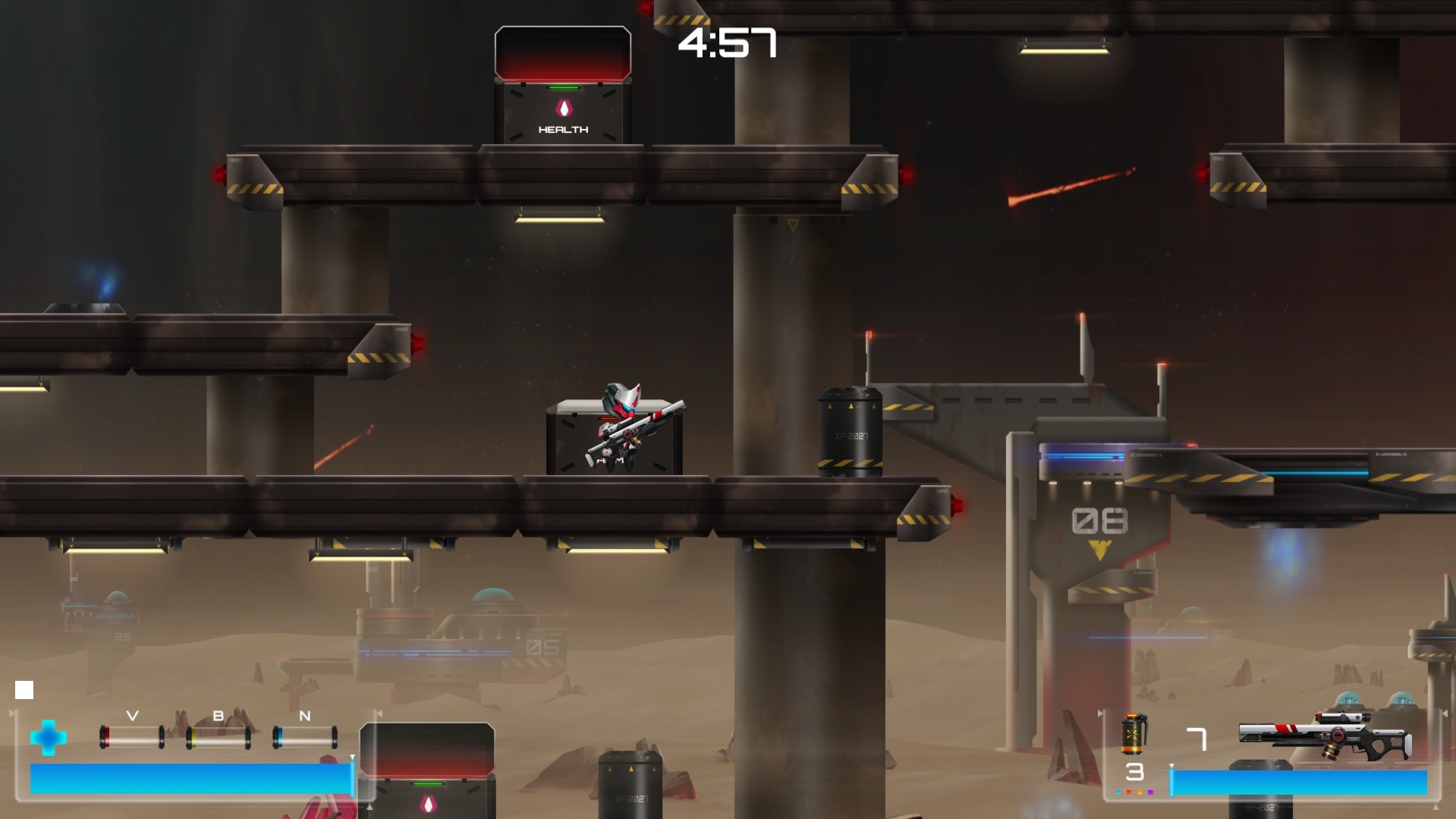
Task: Select the purple swatch below the grenade counter
Action: (1151, 791)
